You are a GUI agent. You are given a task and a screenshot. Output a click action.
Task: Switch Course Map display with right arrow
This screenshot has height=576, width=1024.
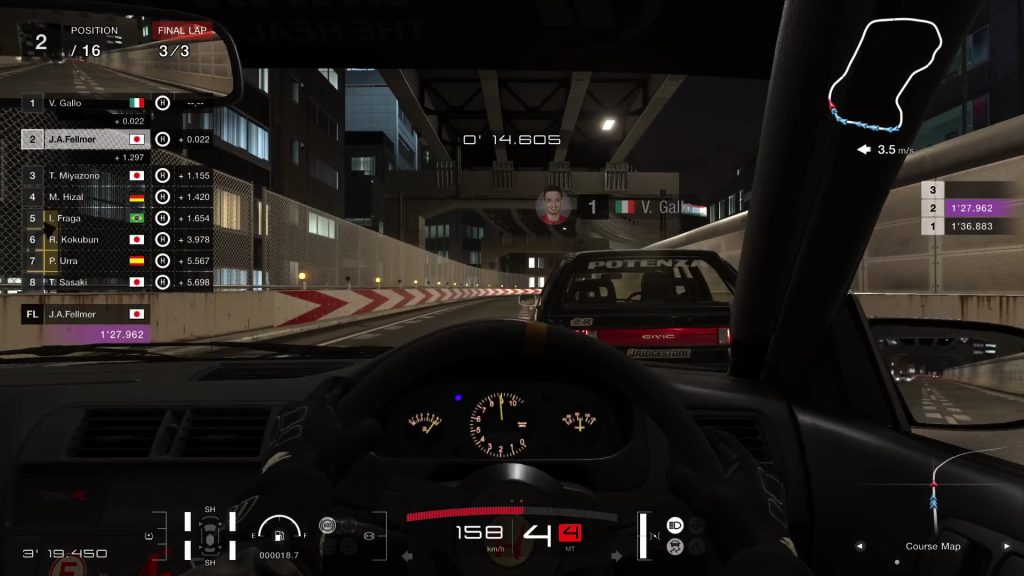tap(1006, 547)
